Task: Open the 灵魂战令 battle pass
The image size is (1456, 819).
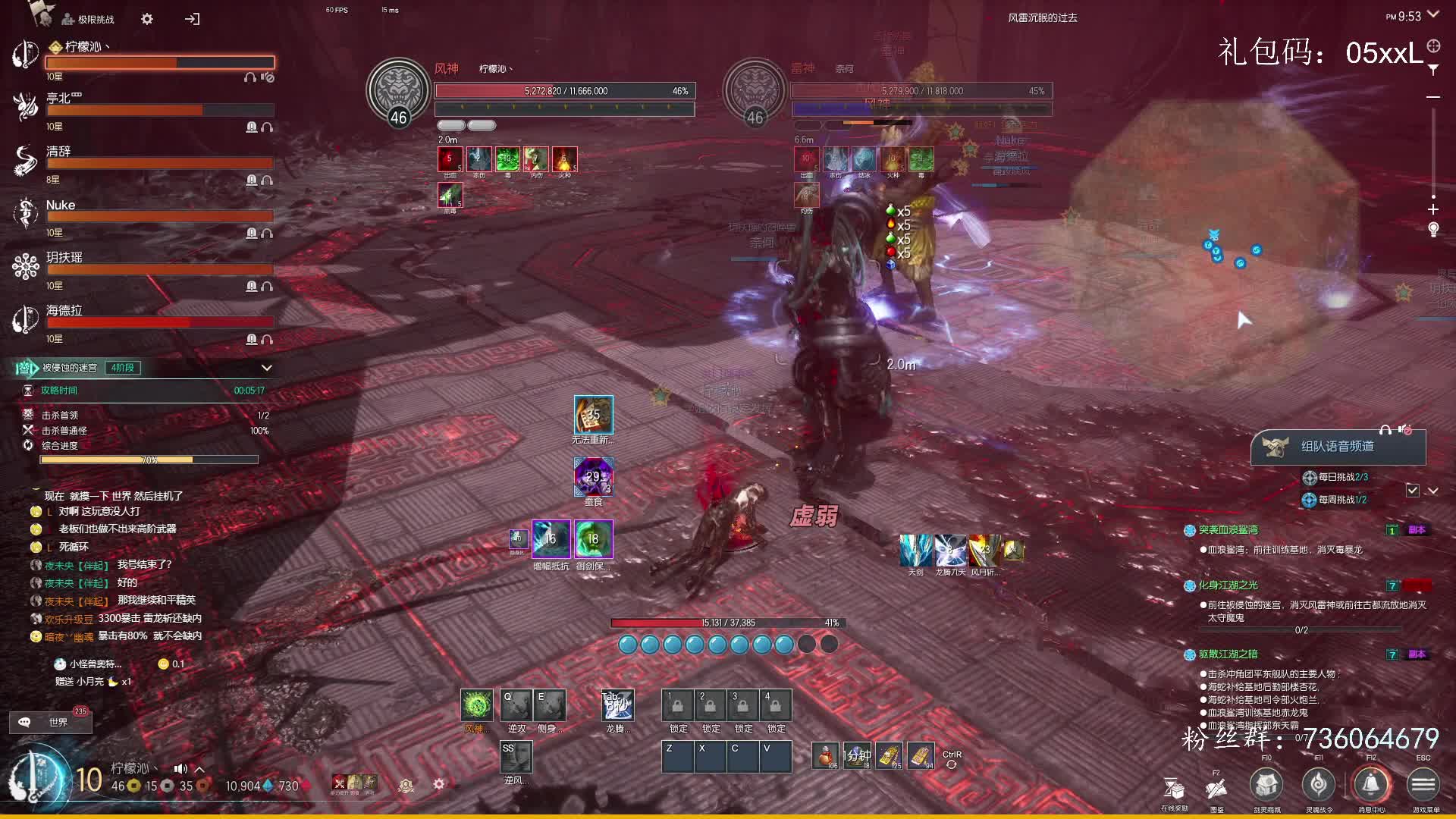Action: tap(1319, 785)
